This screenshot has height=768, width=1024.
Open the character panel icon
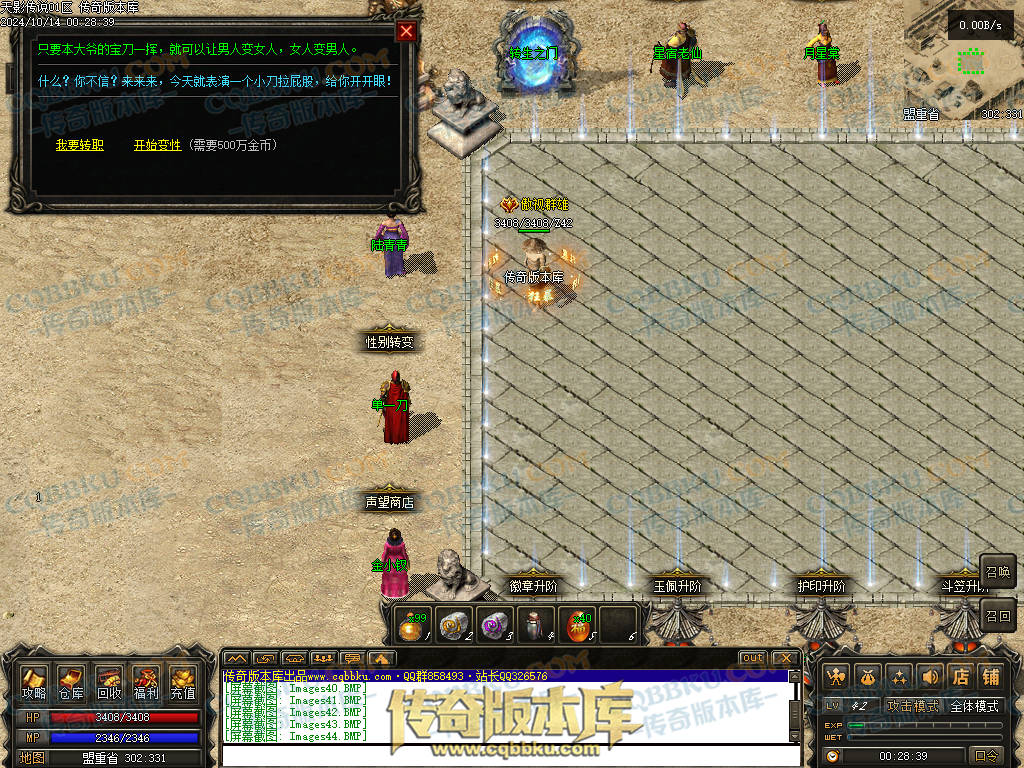(x=837, y=677)
